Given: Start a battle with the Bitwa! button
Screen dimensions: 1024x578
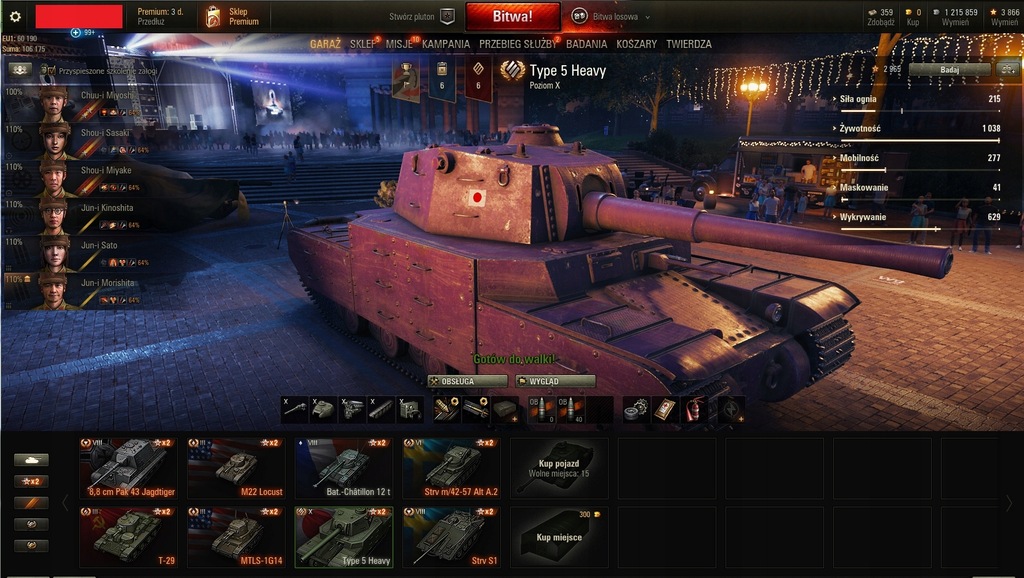Looking at the screenshot, I should point(512,17).
